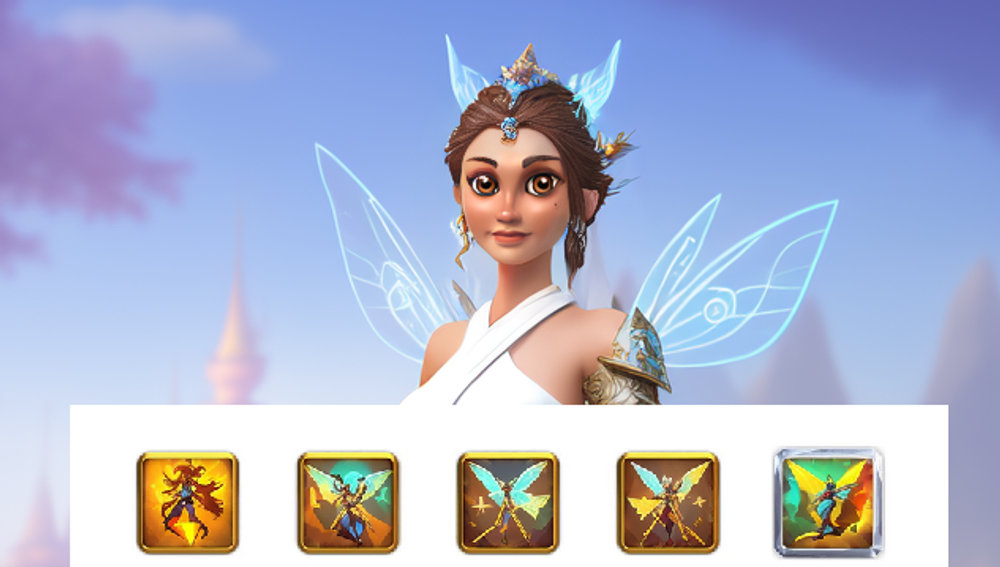Select the fiery orange hero icon

[x=188, y=502]
